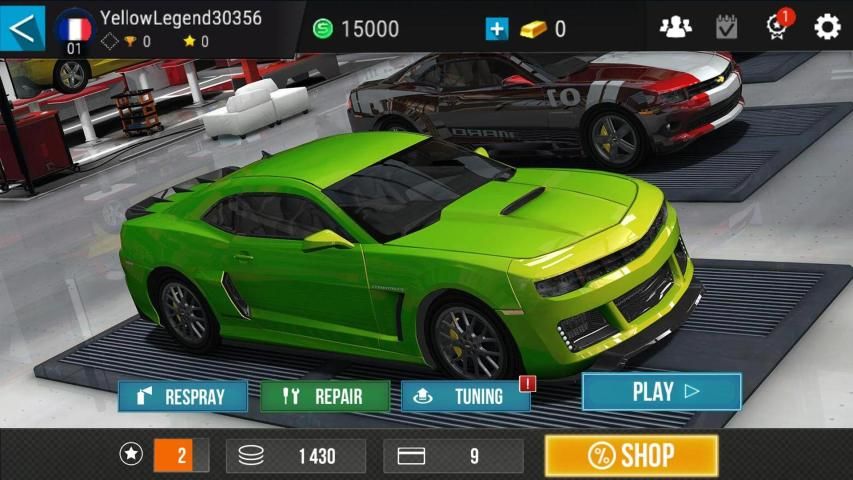Respray the green car
This screenshot has height=480, width=853.
(183, 396)
